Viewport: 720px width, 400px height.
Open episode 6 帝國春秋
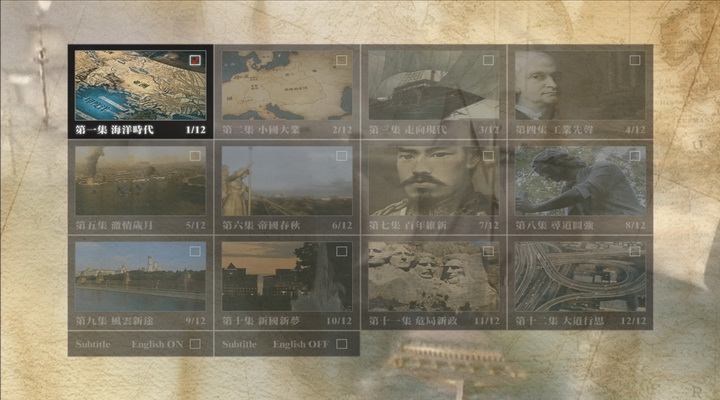287,187
